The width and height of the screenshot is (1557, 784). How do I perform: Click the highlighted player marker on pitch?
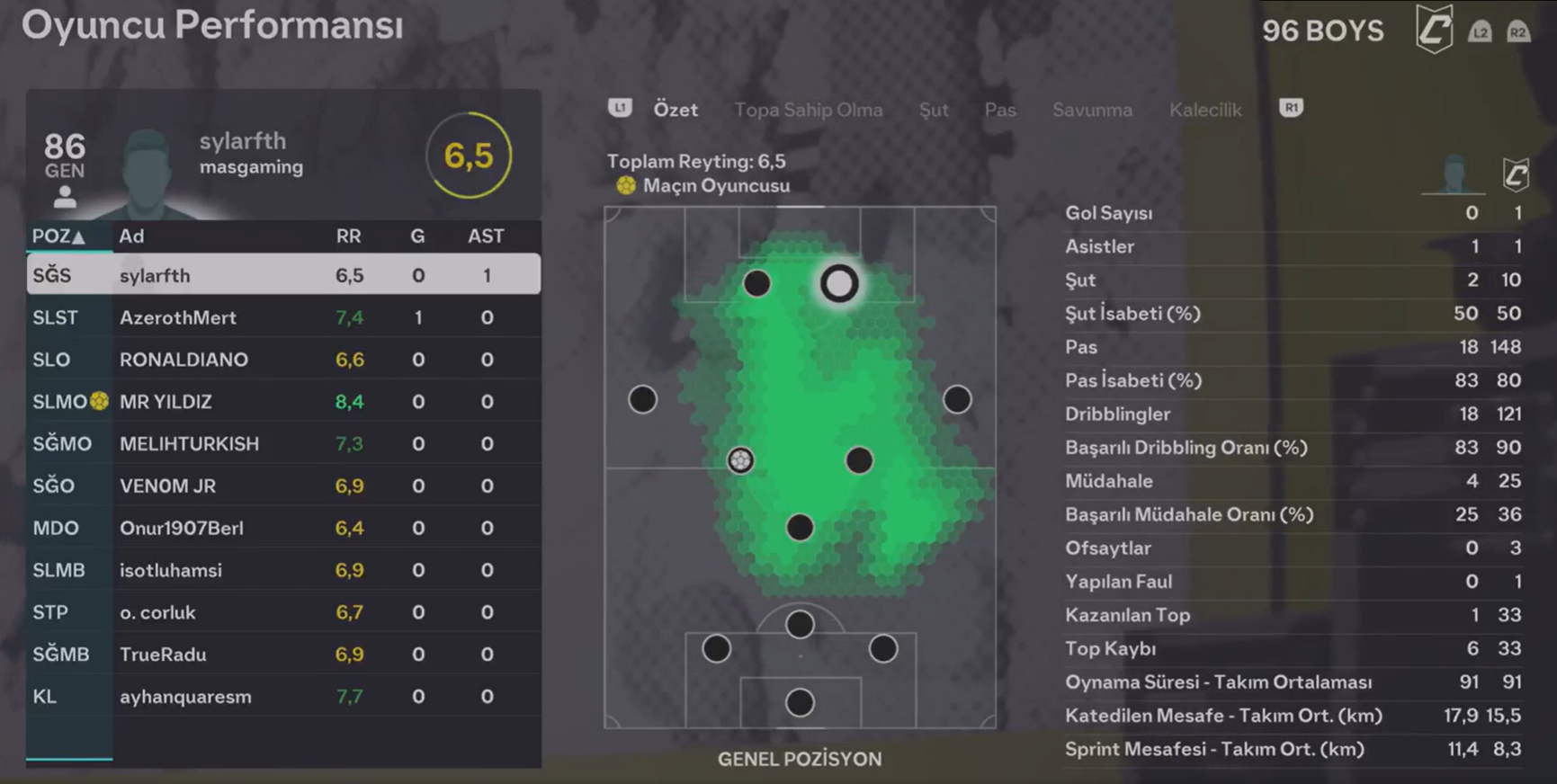click(x=839, y=284)
